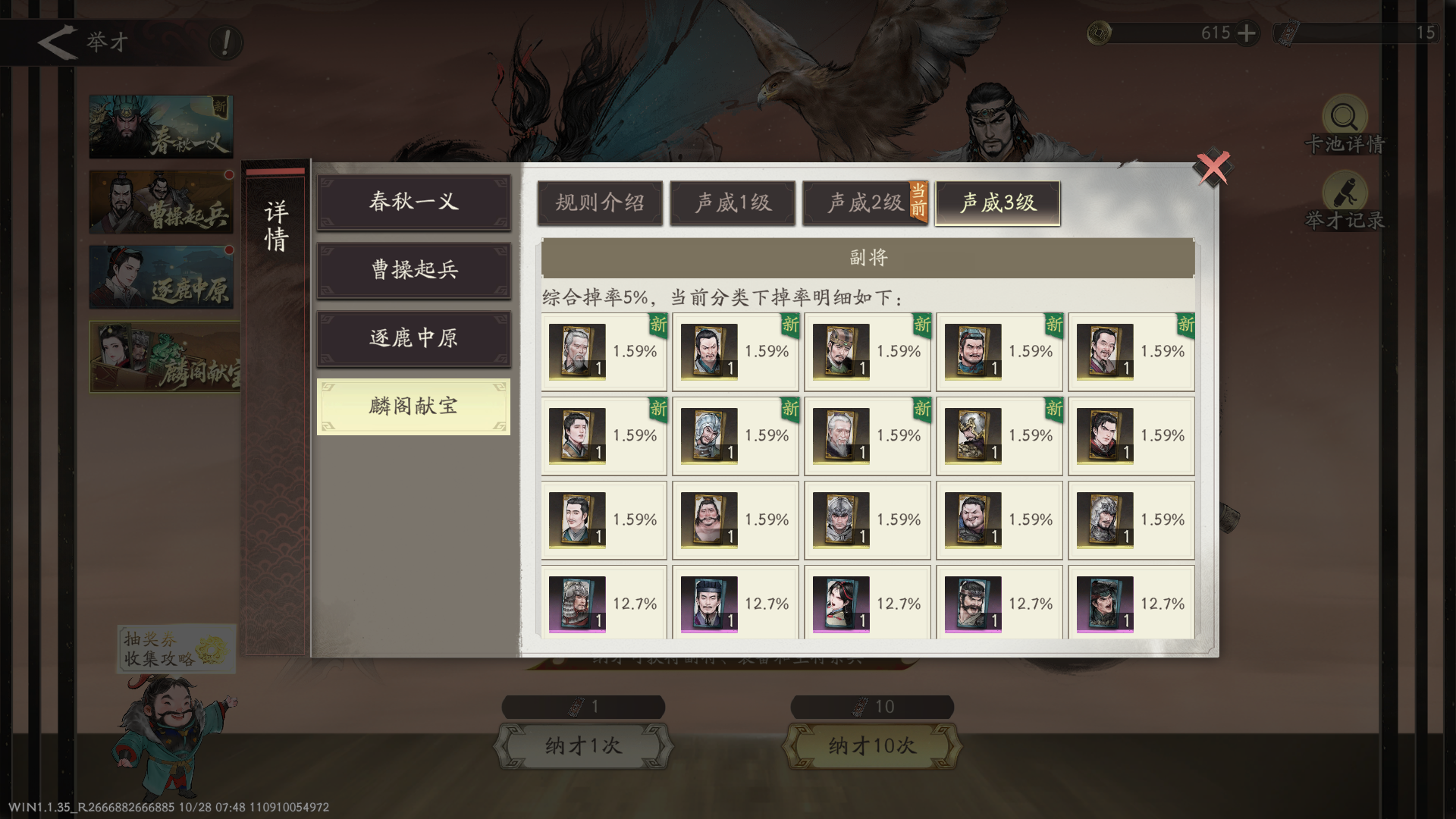Click a hero card with a 新 badge
The width and height of the screenshot is (1456, 819).
tap(578, 351)
